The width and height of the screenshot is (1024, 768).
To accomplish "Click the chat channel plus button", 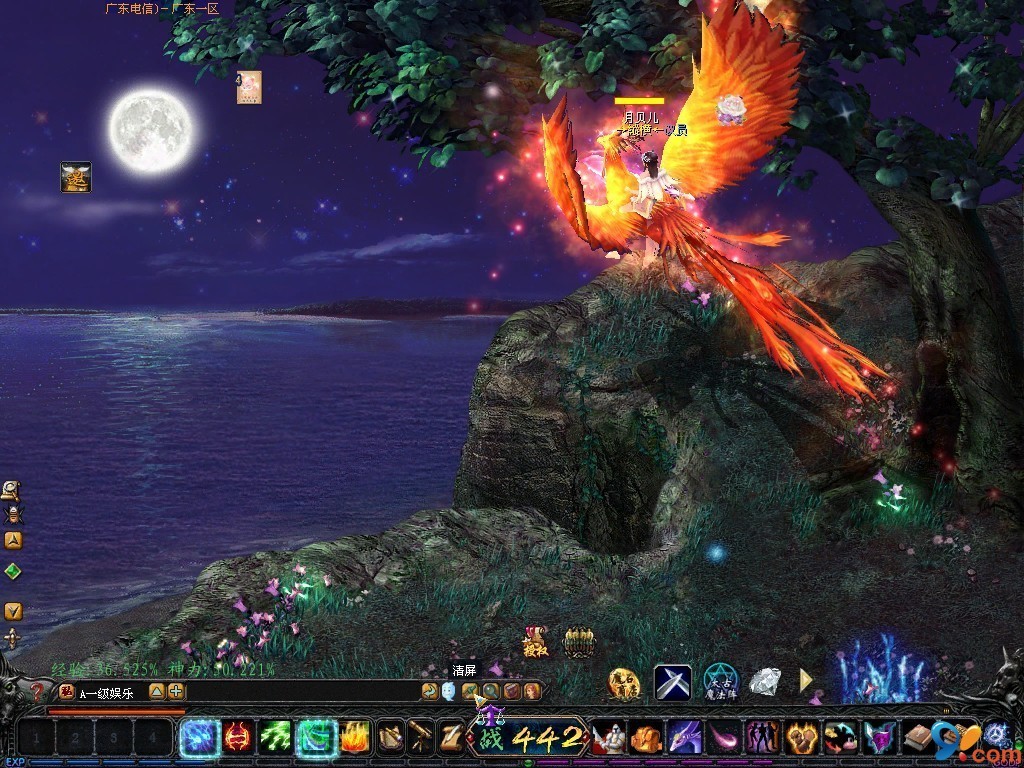I will 176,691.
